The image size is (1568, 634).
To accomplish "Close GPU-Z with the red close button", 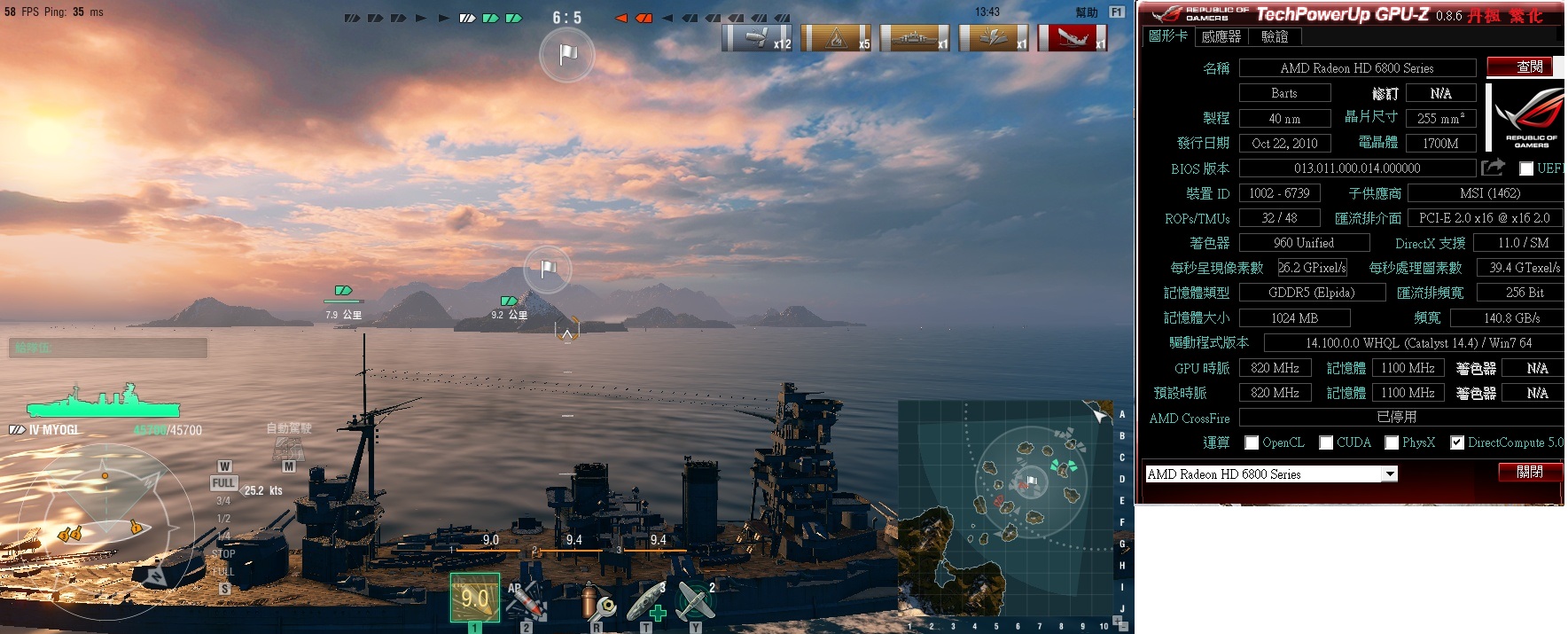I will [1529, 472].
